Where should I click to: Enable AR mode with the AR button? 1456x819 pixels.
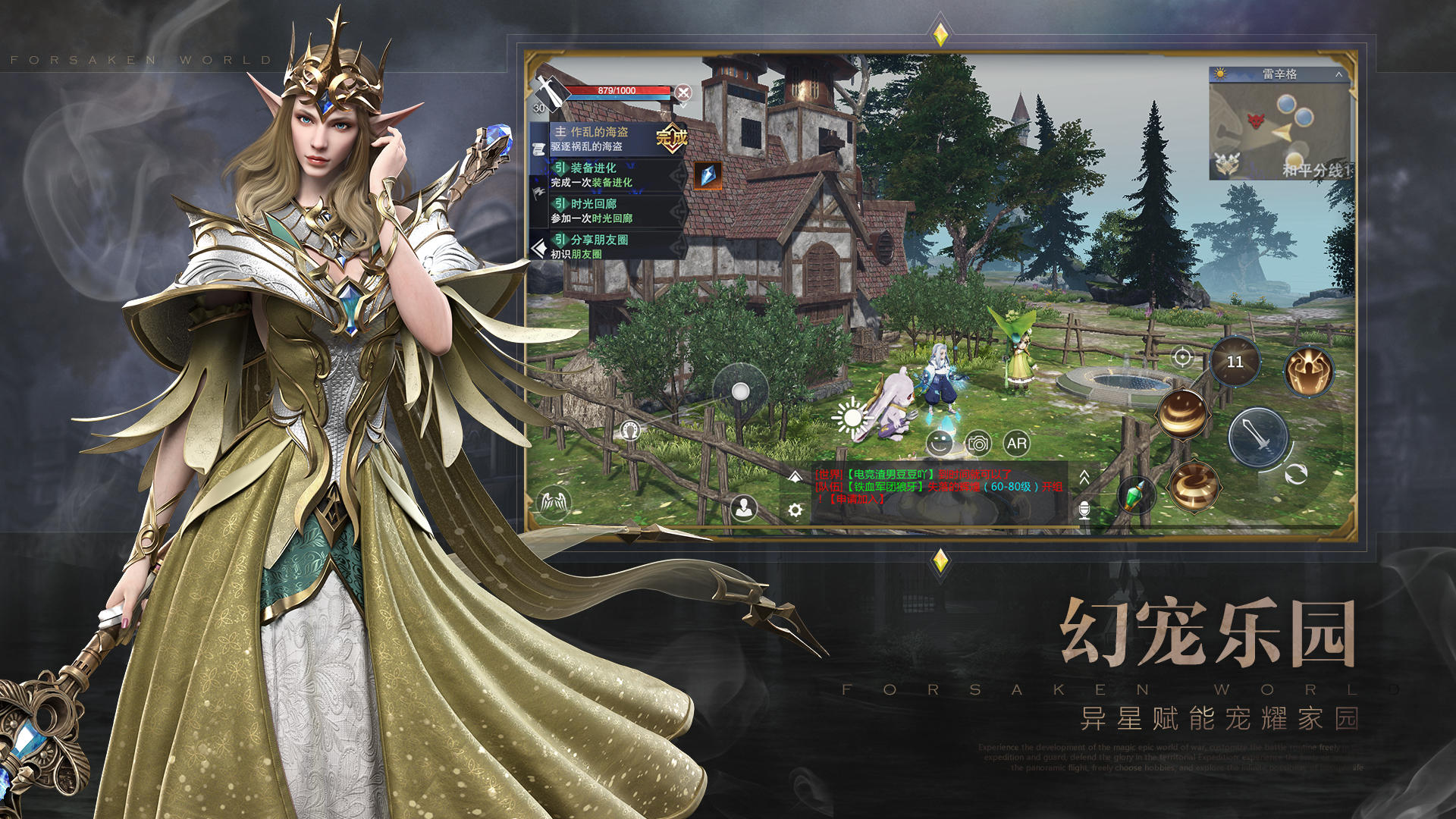[x=1018, y=444]
